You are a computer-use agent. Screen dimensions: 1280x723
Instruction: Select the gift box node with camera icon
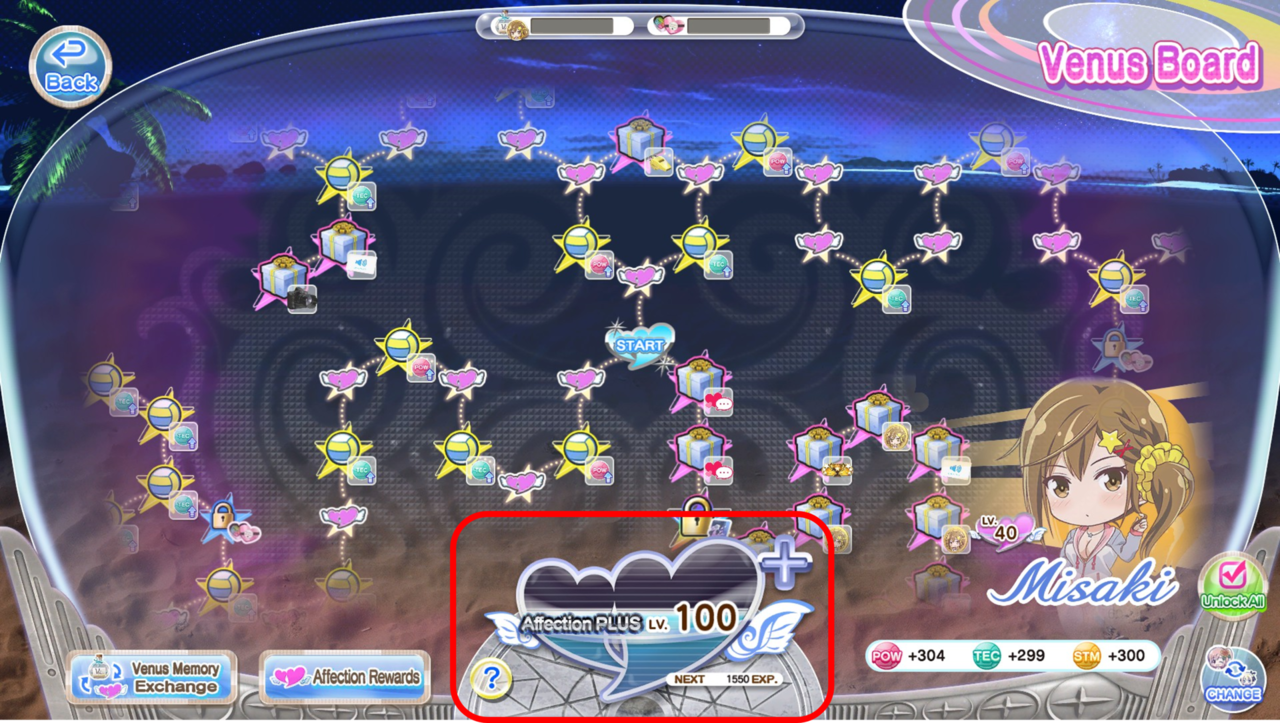tap(284, 279)
